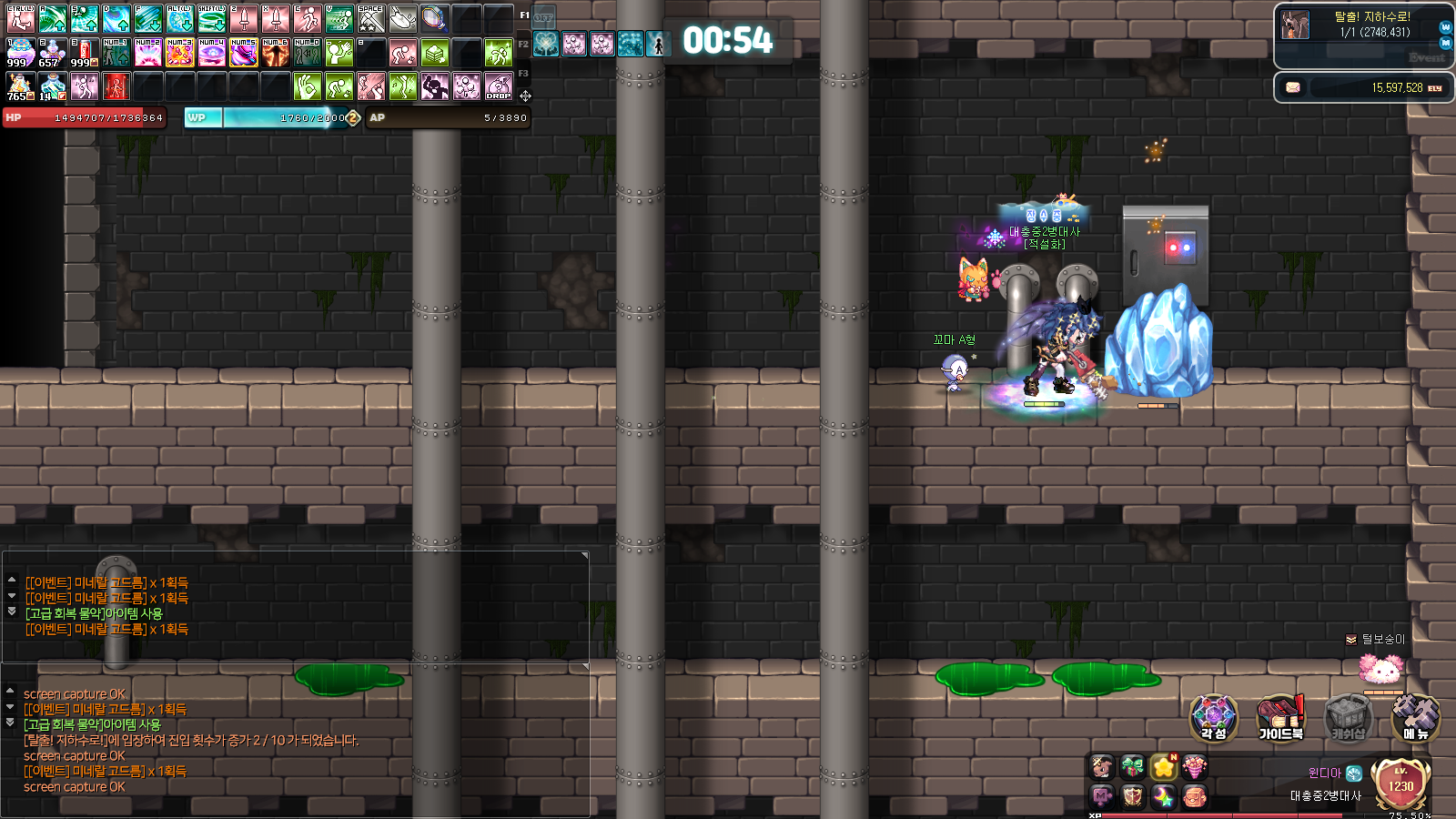1456x819 pixels.
Task: Open the 캐쉬샵 cash shop basket
Action: coord(1348,717)
